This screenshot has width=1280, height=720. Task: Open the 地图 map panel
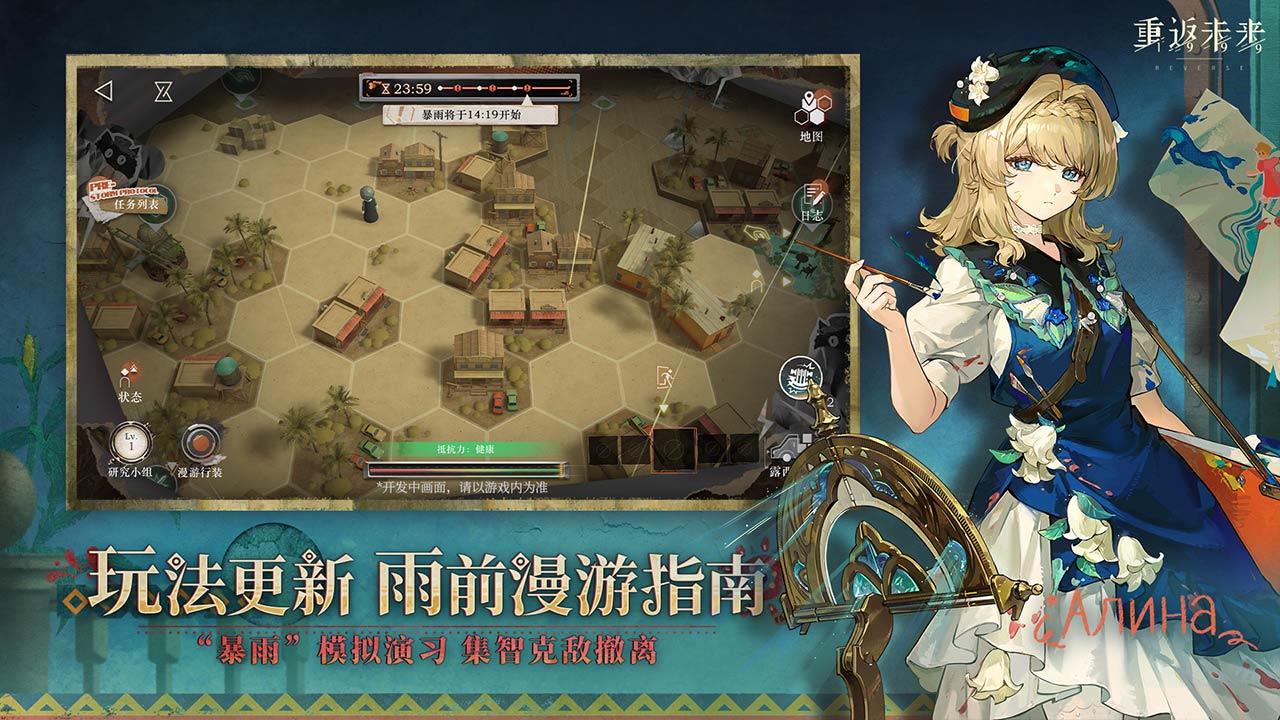pos(812,107)
